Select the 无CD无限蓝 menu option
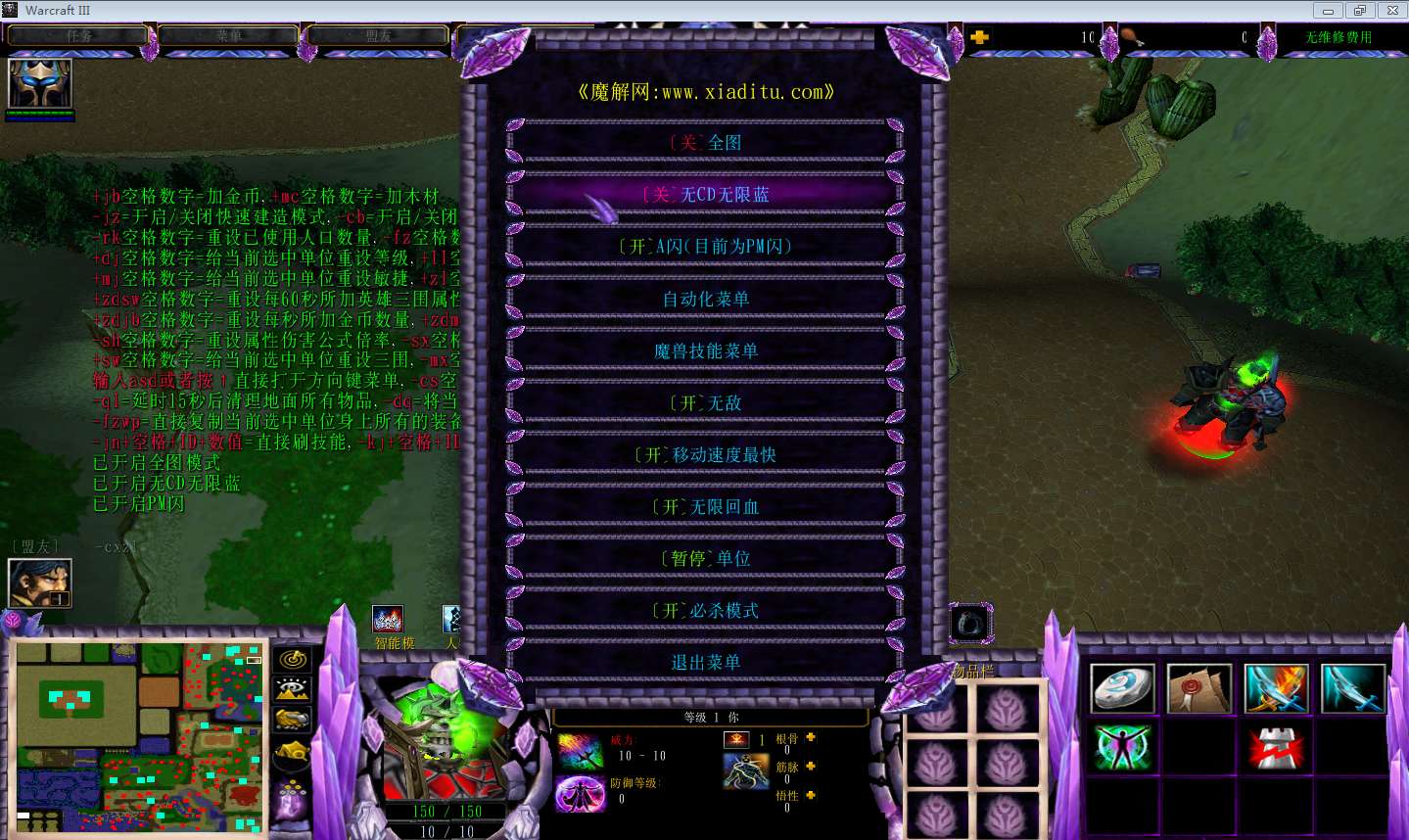 coord(705,195)
